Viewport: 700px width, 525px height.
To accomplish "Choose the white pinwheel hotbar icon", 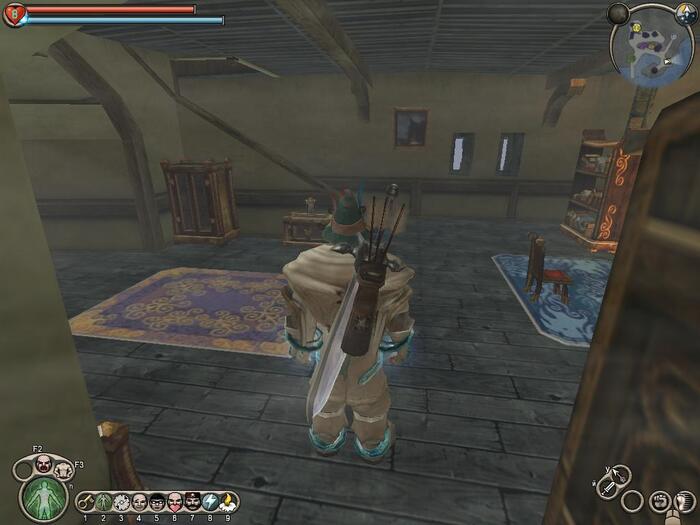I will [121, 501].
